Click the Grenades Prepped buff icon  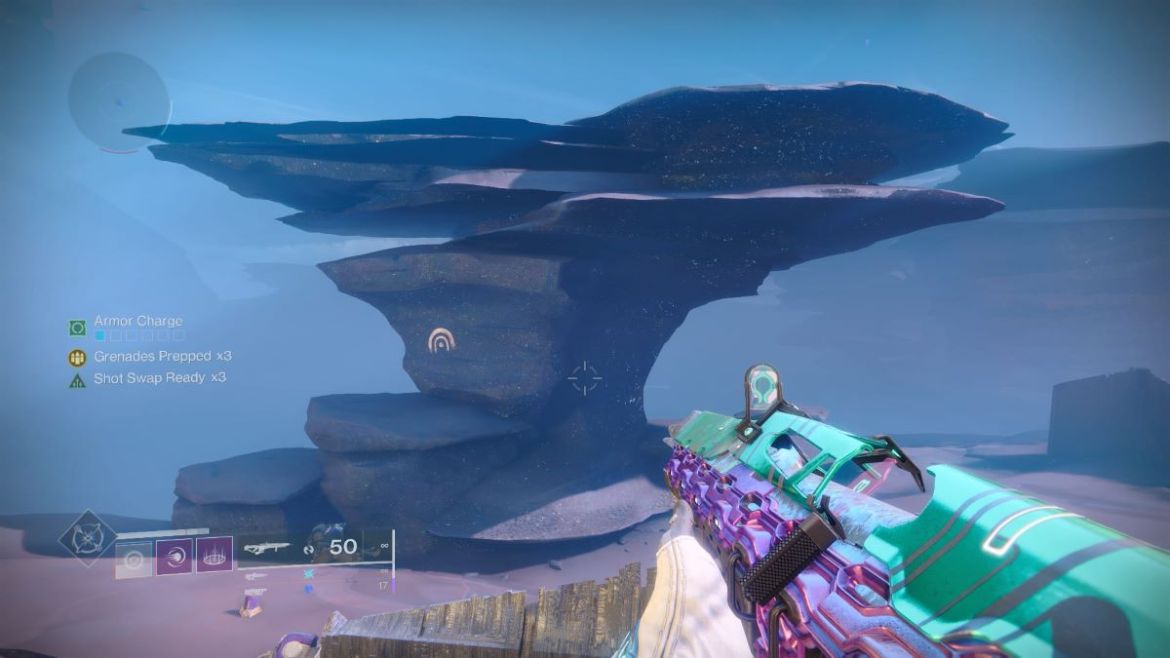pos(77,357)
